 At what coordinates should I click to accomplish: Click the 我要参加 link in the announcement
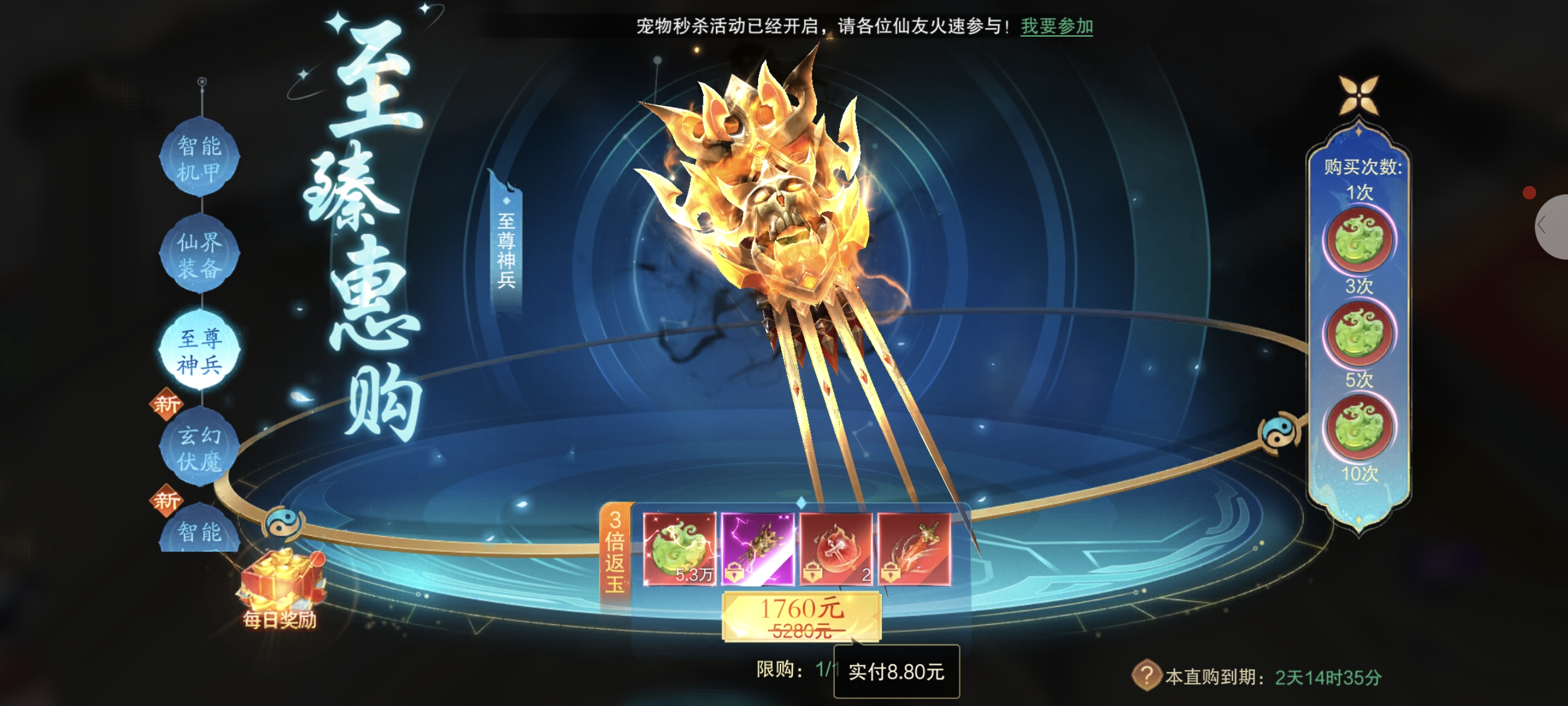coord(1056,26)
